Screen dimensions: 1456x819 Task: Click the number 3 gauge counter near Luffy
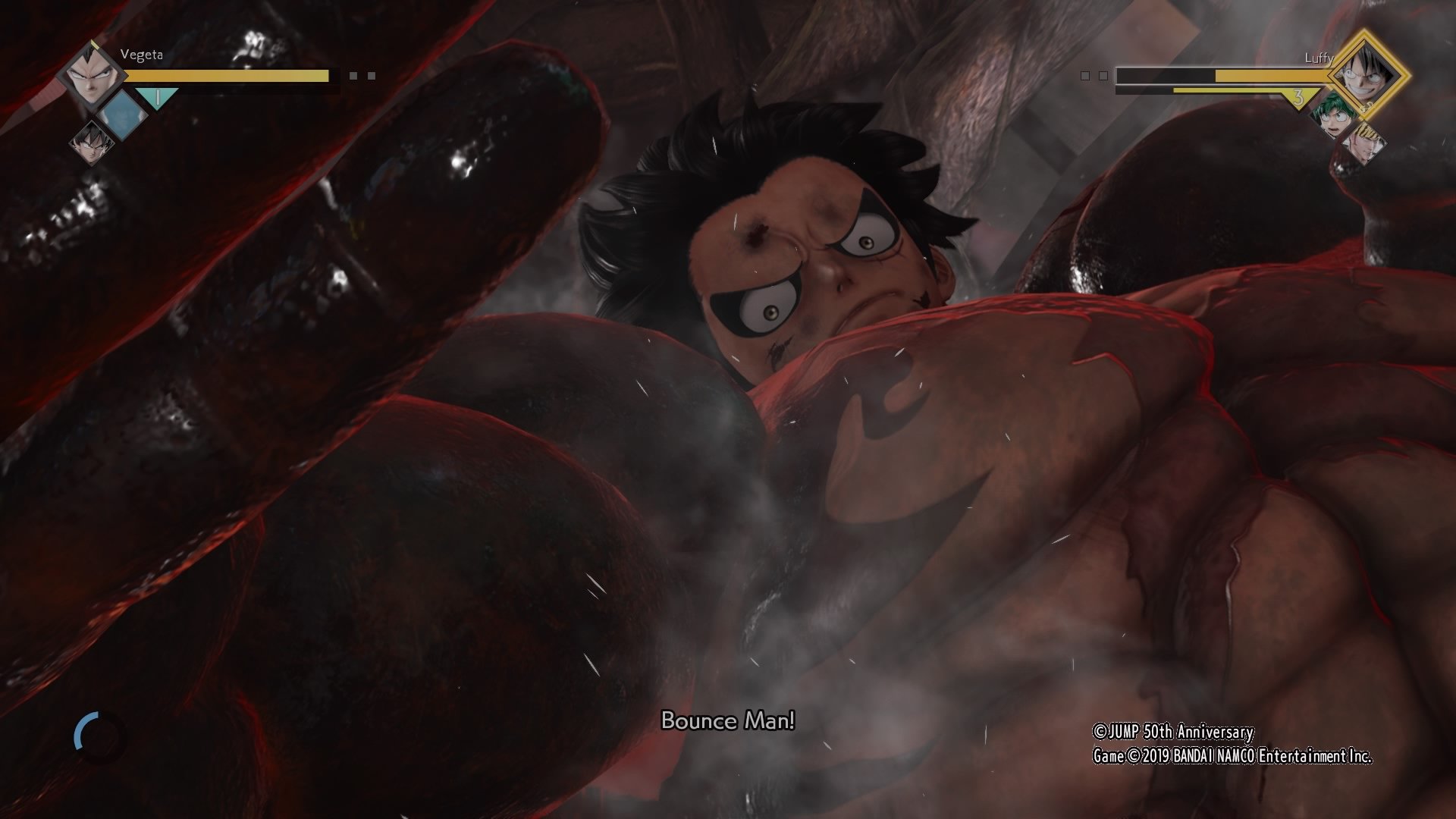(1299, 99)
